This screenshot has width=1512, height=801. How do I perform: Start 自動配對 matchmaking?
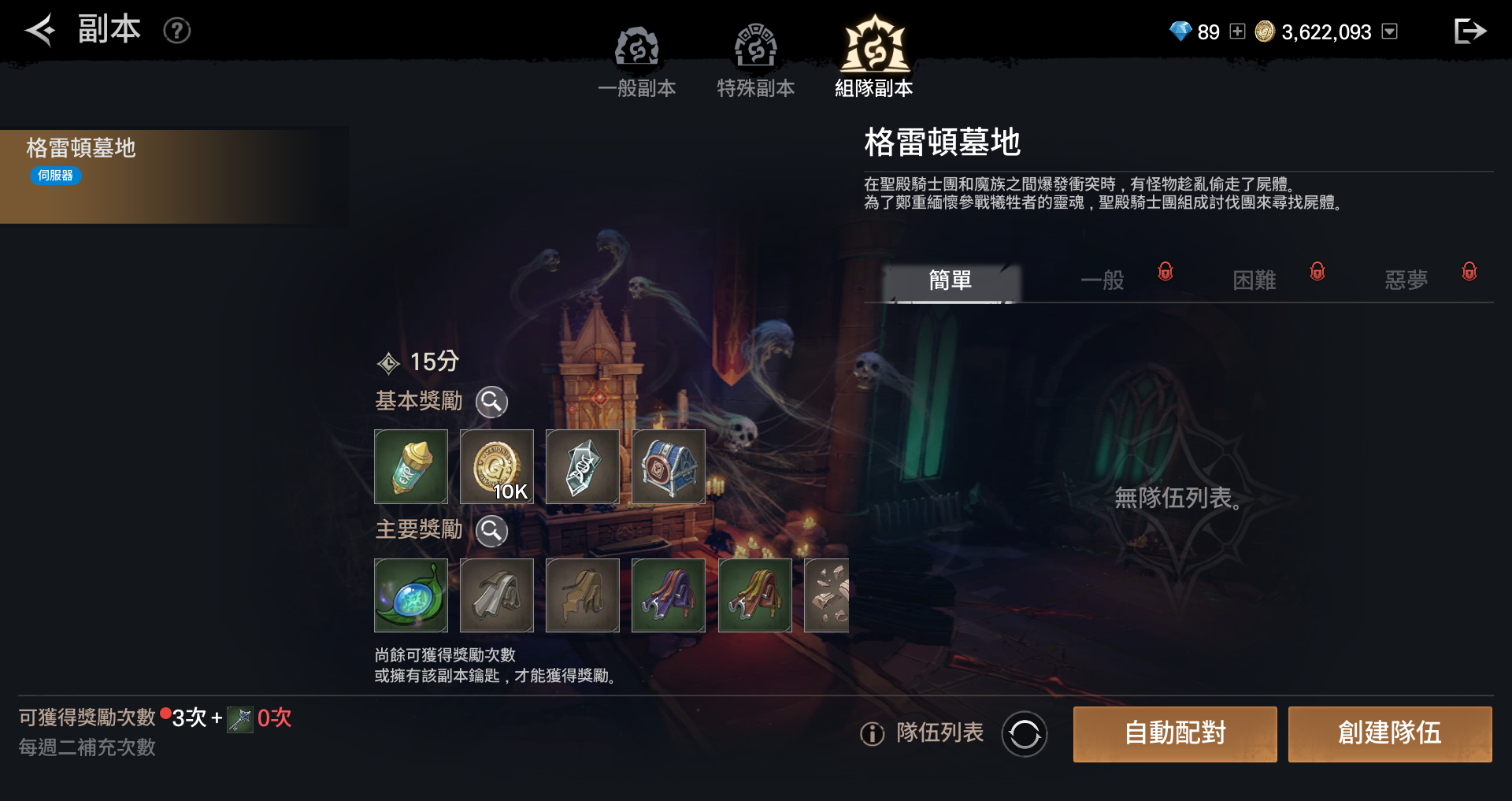click(1174, 734)
